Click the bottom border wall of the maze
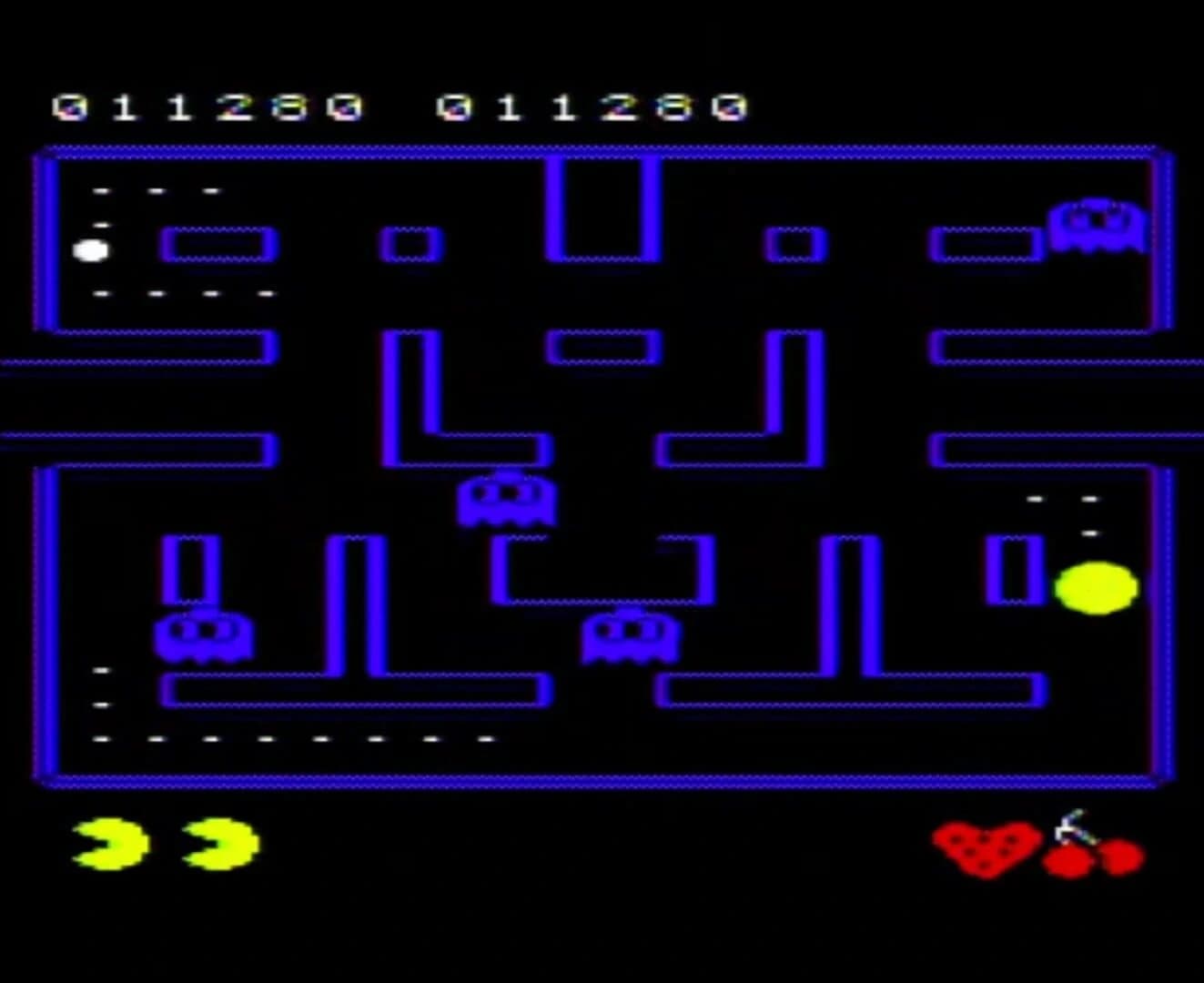 [601, 778]
